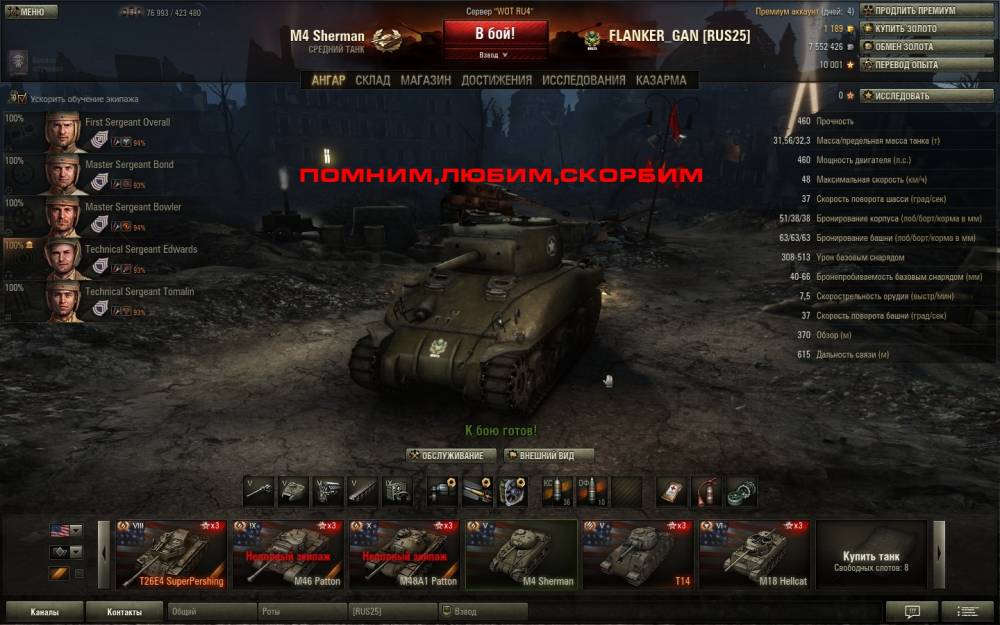Viewport: 1000px width, 625px height.
Task: Open Обмен золота exchange
Action: click(x=913, y=47)
